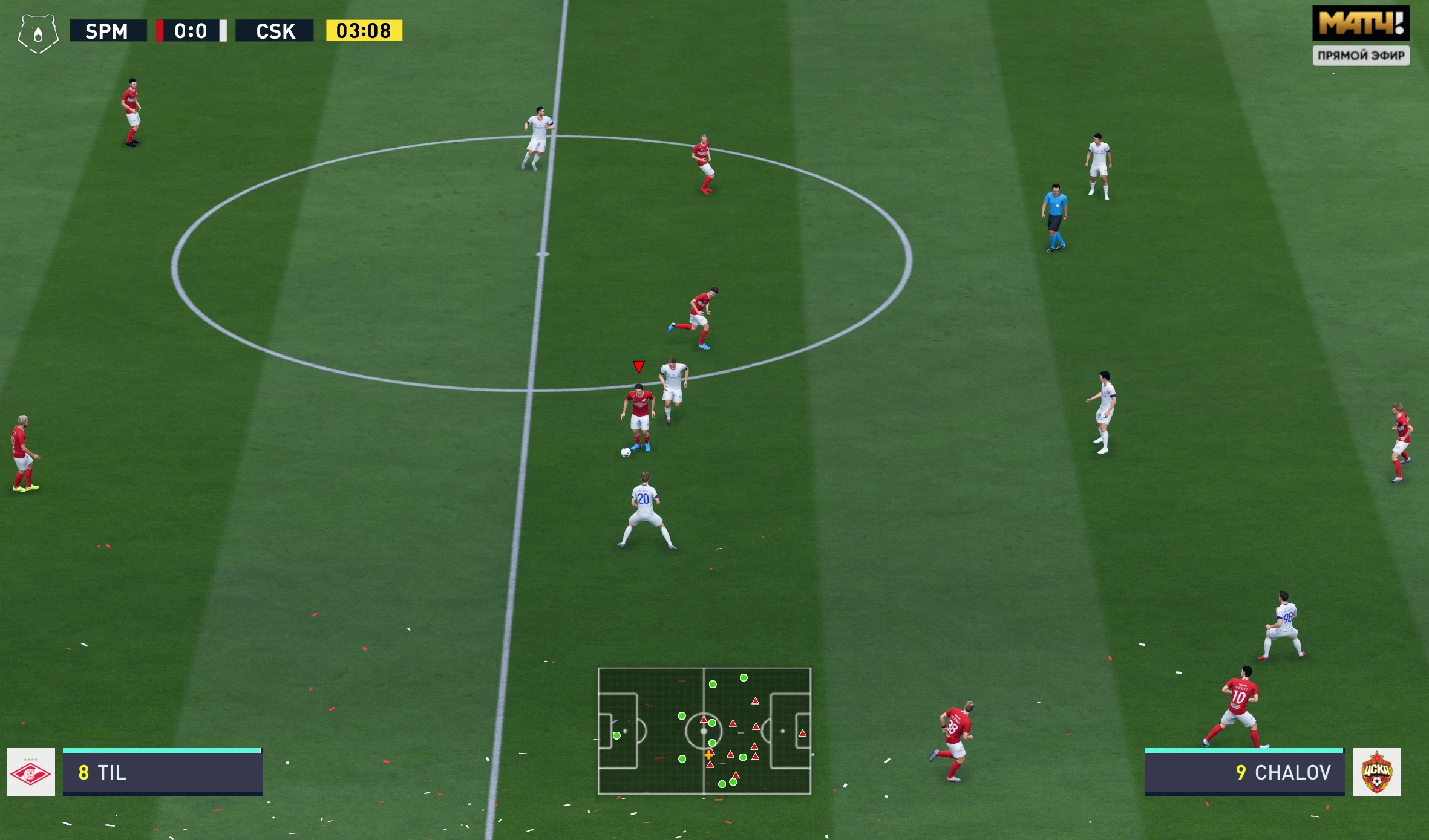This screenshot has width=1429, height=840.
Task: Click the referee in blue kit
Action: point(1055,210)
